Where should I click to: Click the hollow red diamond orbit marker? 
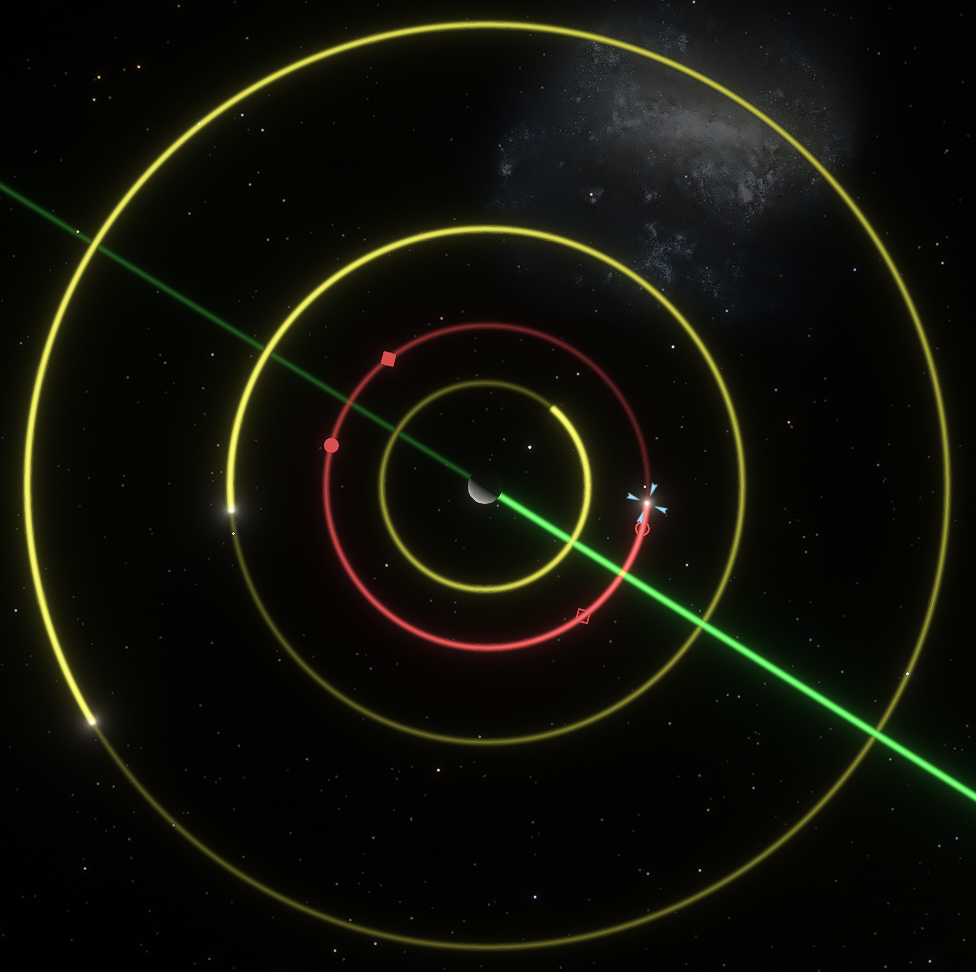583,616
